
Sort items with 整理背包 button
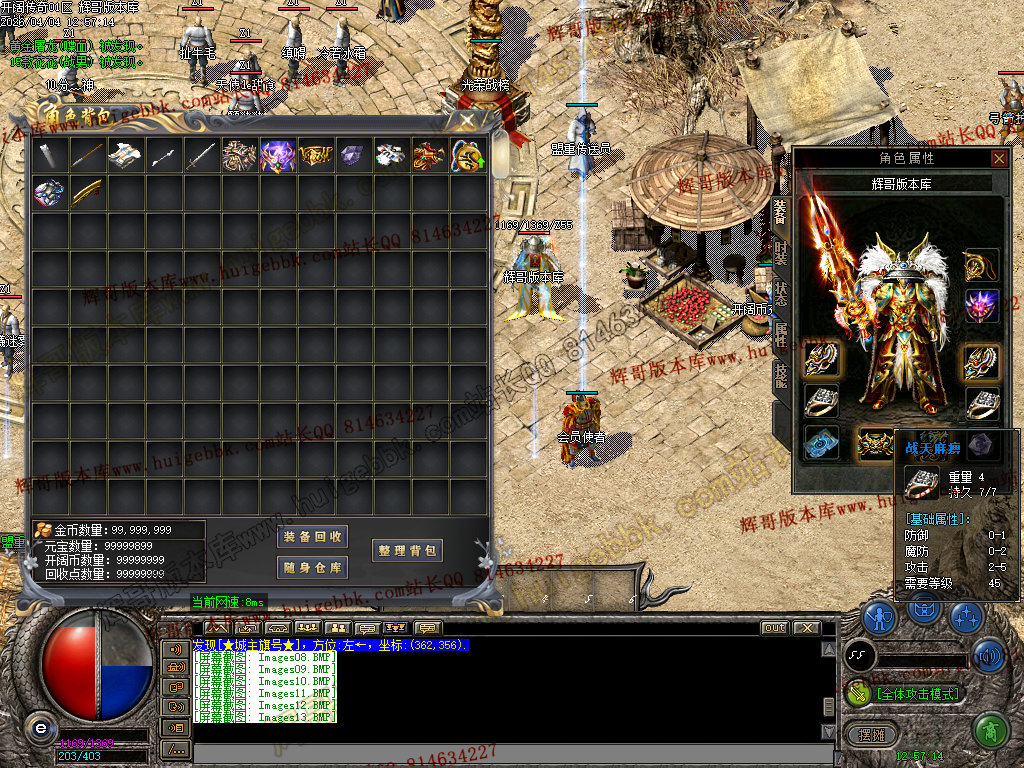[x=407, y=551]
